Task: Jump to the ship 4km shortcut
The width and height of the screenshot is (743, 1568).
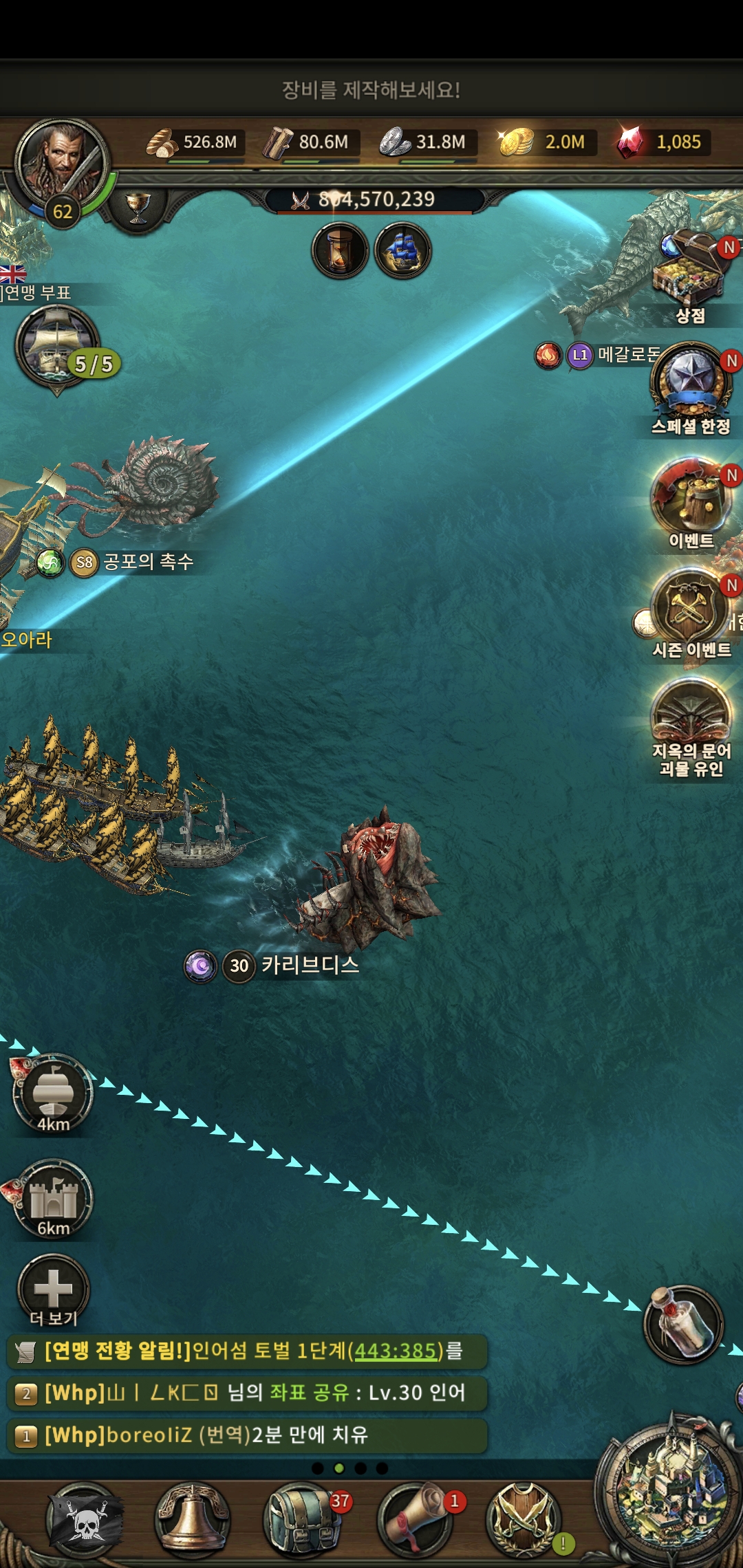Action: click(53, 1093)
